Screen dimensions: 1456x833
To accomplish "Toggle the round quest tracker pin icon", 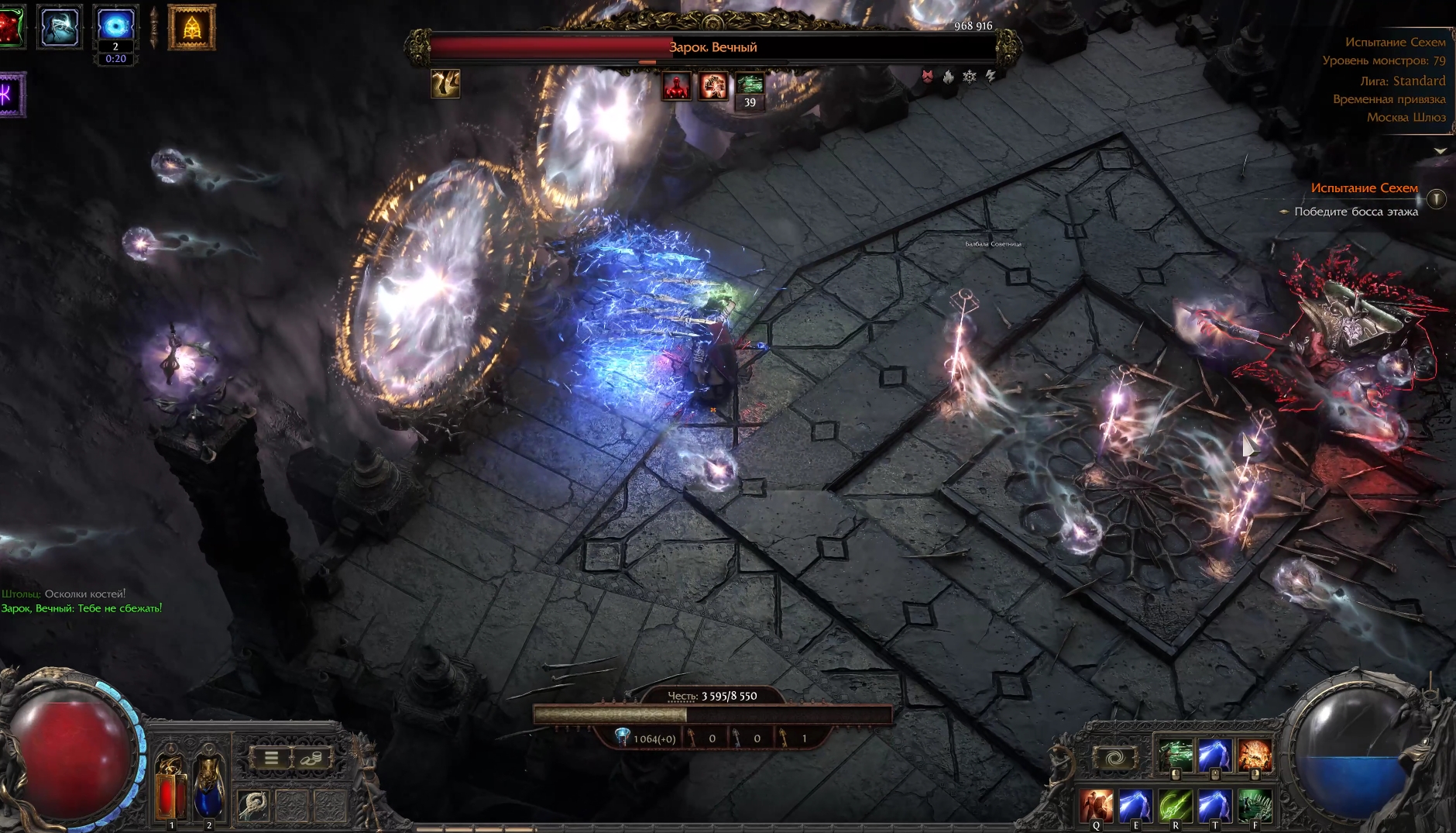I will 1437,199.
